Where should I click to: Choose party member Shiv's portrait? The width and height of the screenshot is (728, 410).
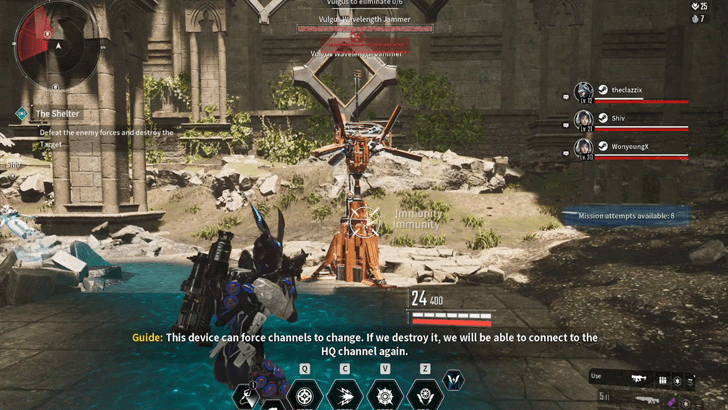pos(584,119)
